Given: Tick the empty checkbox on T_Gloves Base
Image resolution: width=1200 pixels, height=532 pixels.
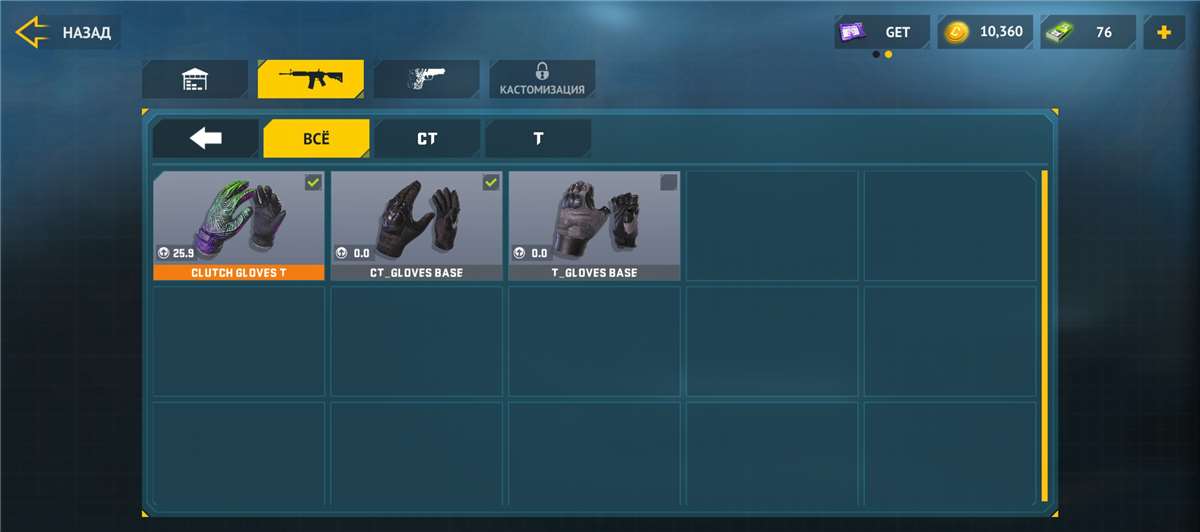Looking at the screenshot, I should [669, 182].
